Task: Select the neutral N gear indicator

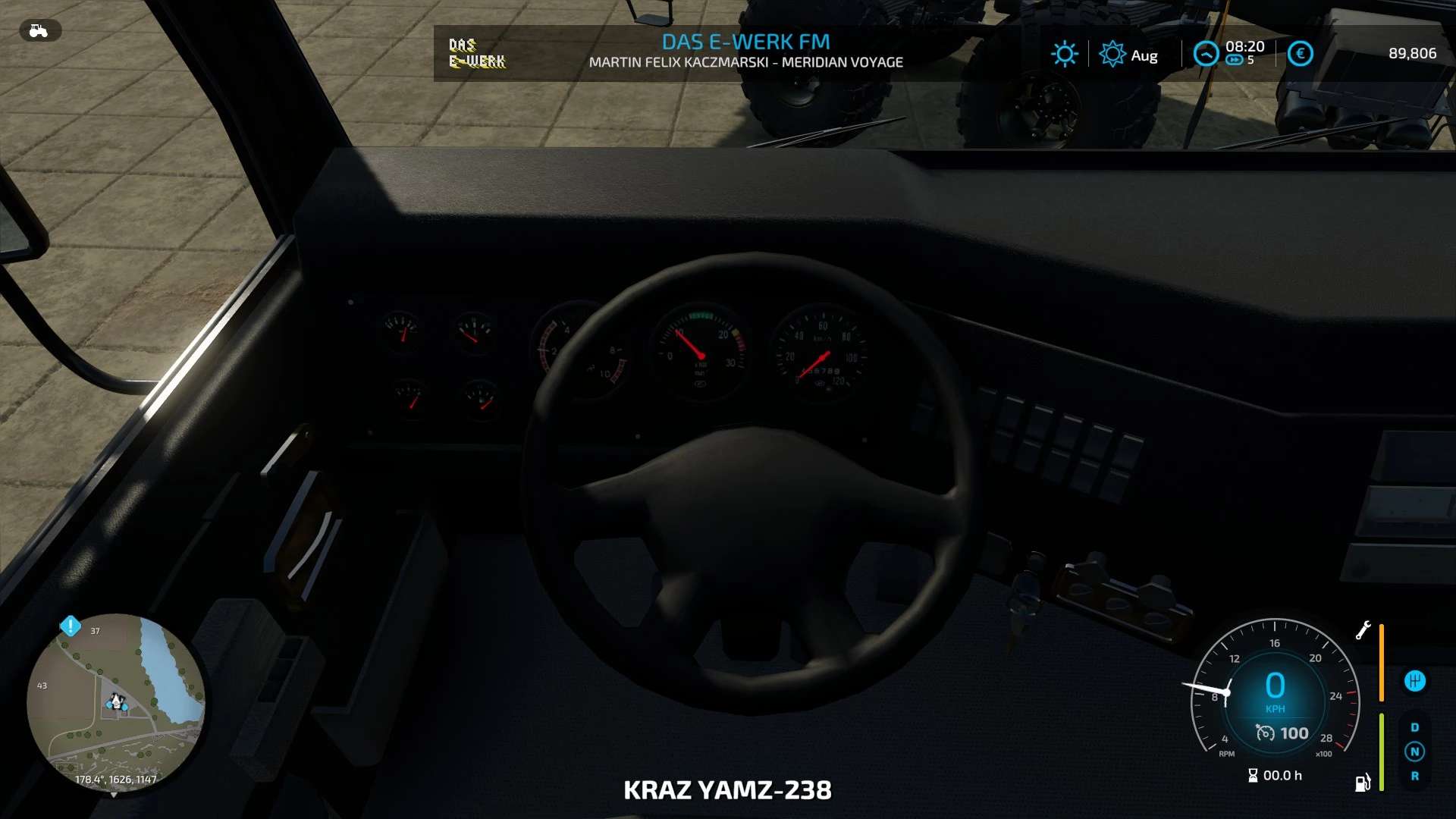Action: 1414,752
